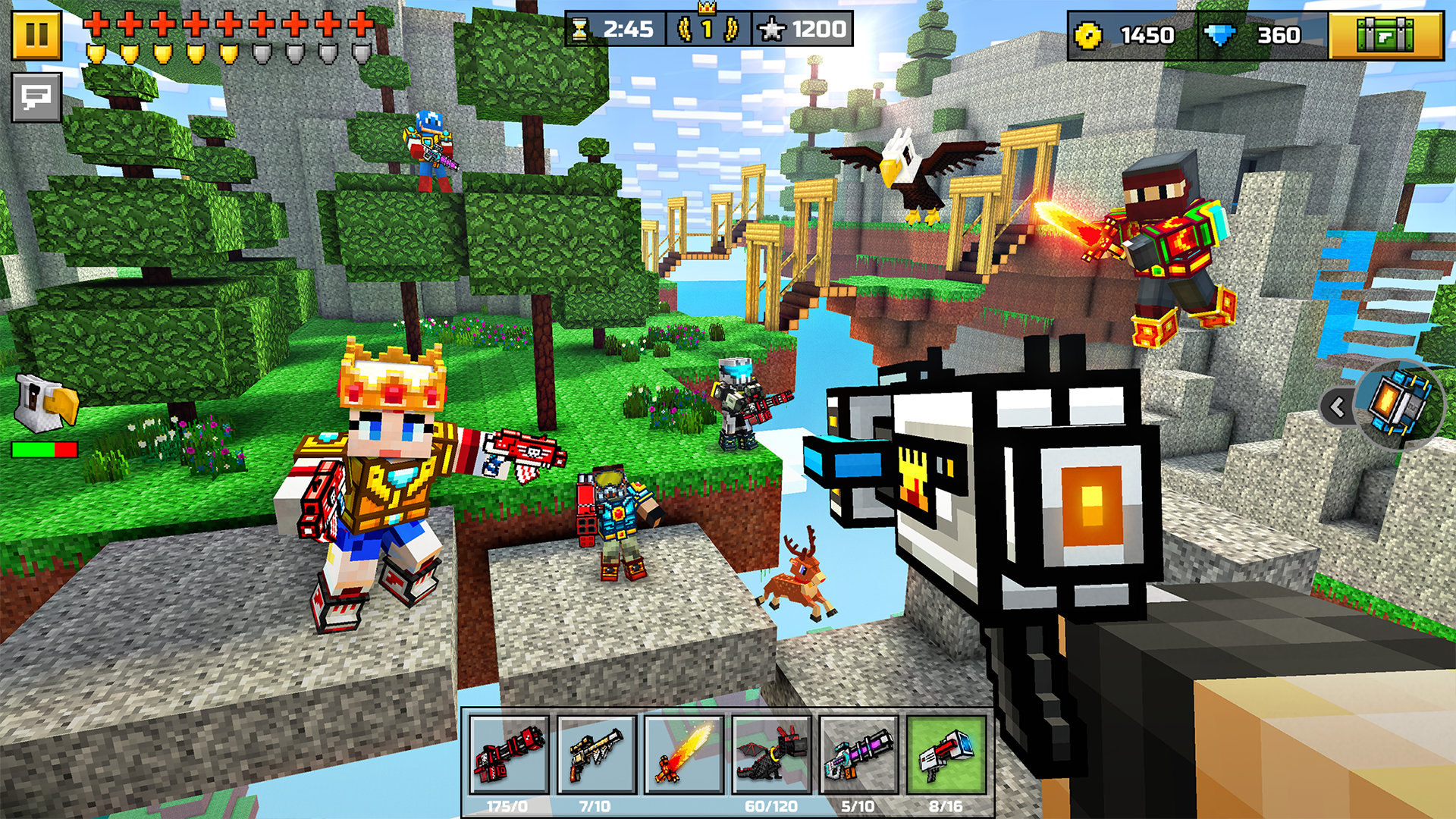Image resolution: width=1456 pixels, height=819 pixels.
Task: Select the dragon weapon with 5/10 ammo
Action: 770,755
